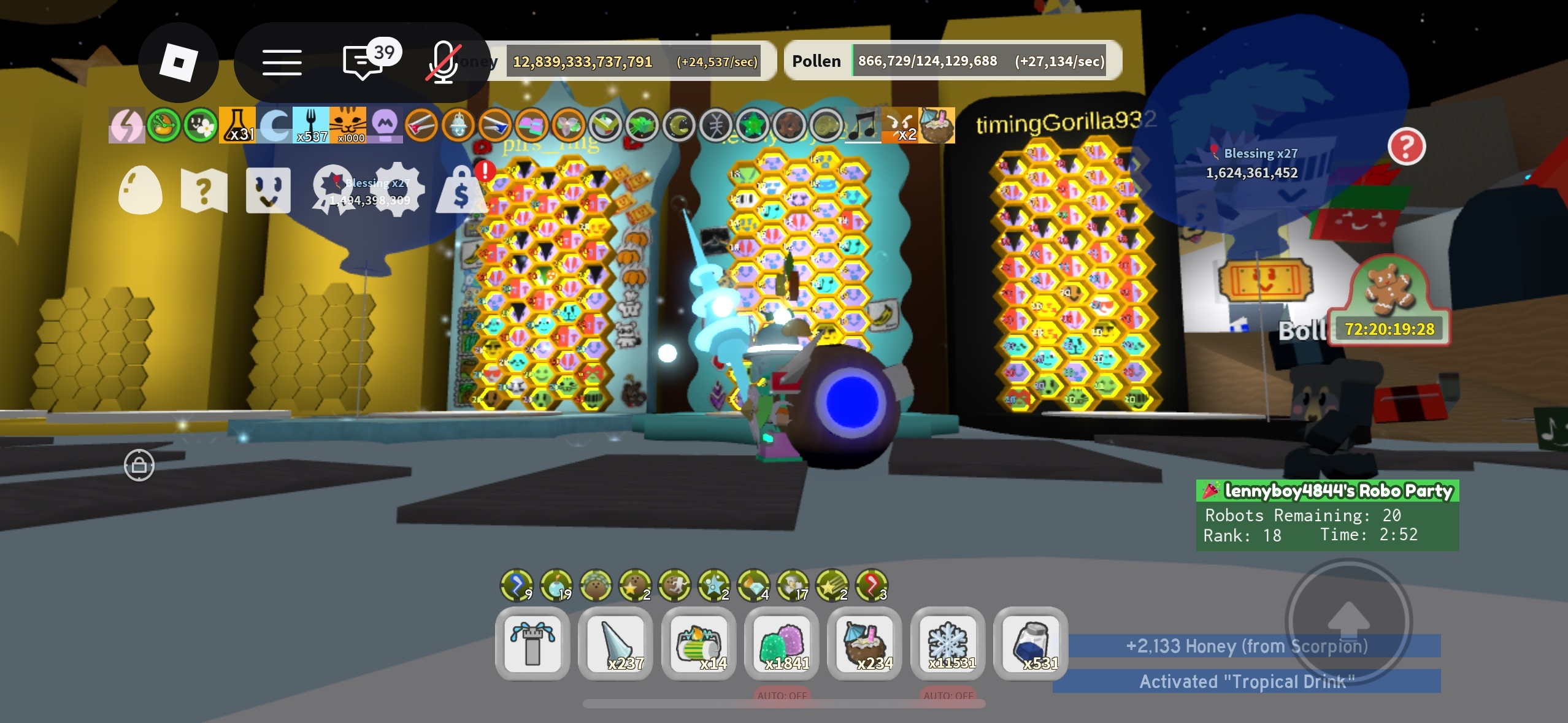The height and width of the screenshot is (723, 1568).
Task: Open the bee face menu
Action: click(268, 191)
